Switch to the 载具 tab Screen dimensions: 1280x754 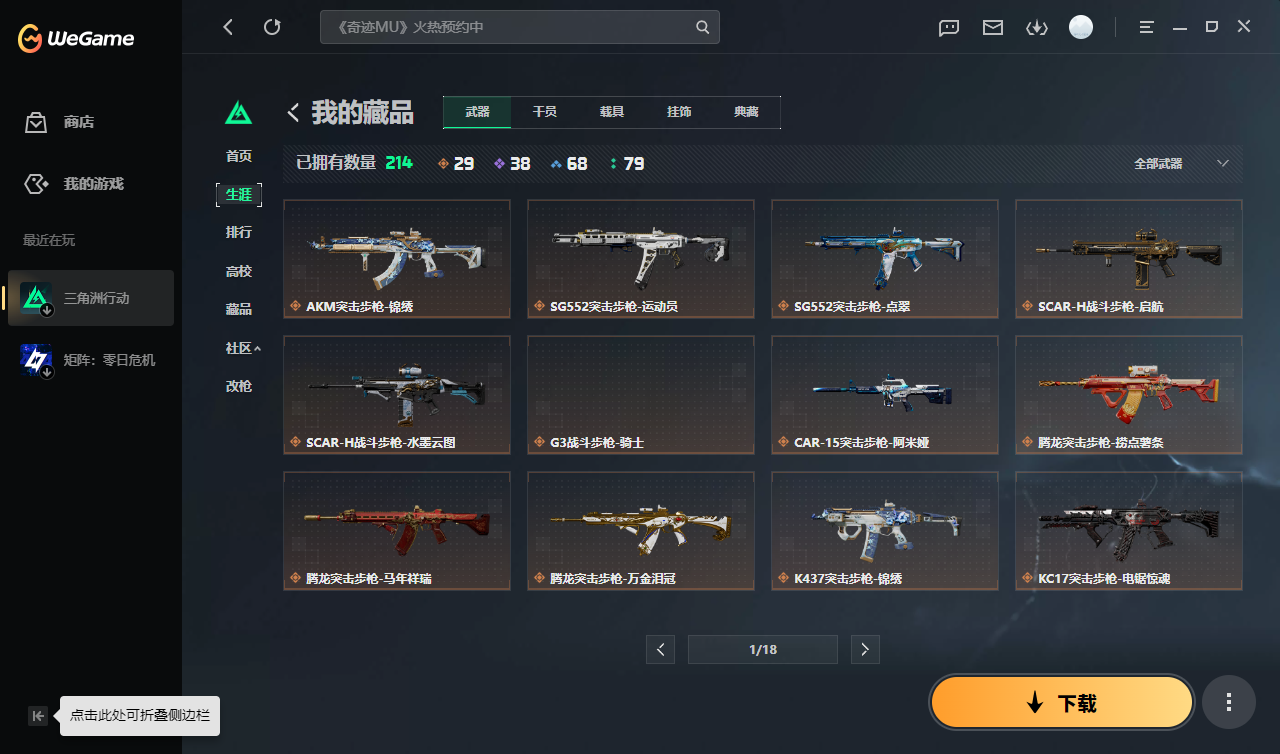coord(612,112)
